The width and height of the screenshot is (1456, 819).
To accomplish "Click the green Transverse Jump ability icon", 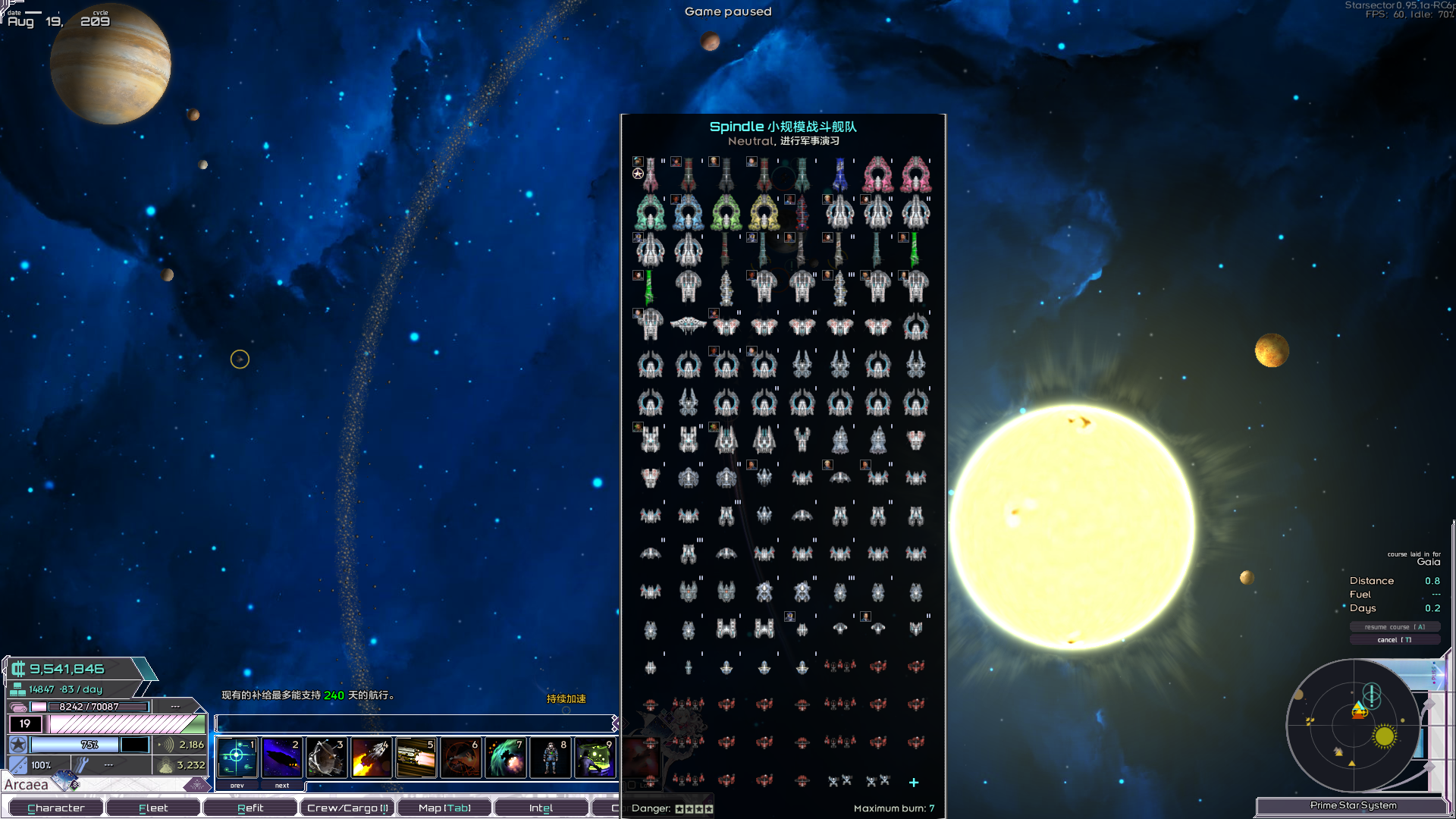I will coord(506,756).
